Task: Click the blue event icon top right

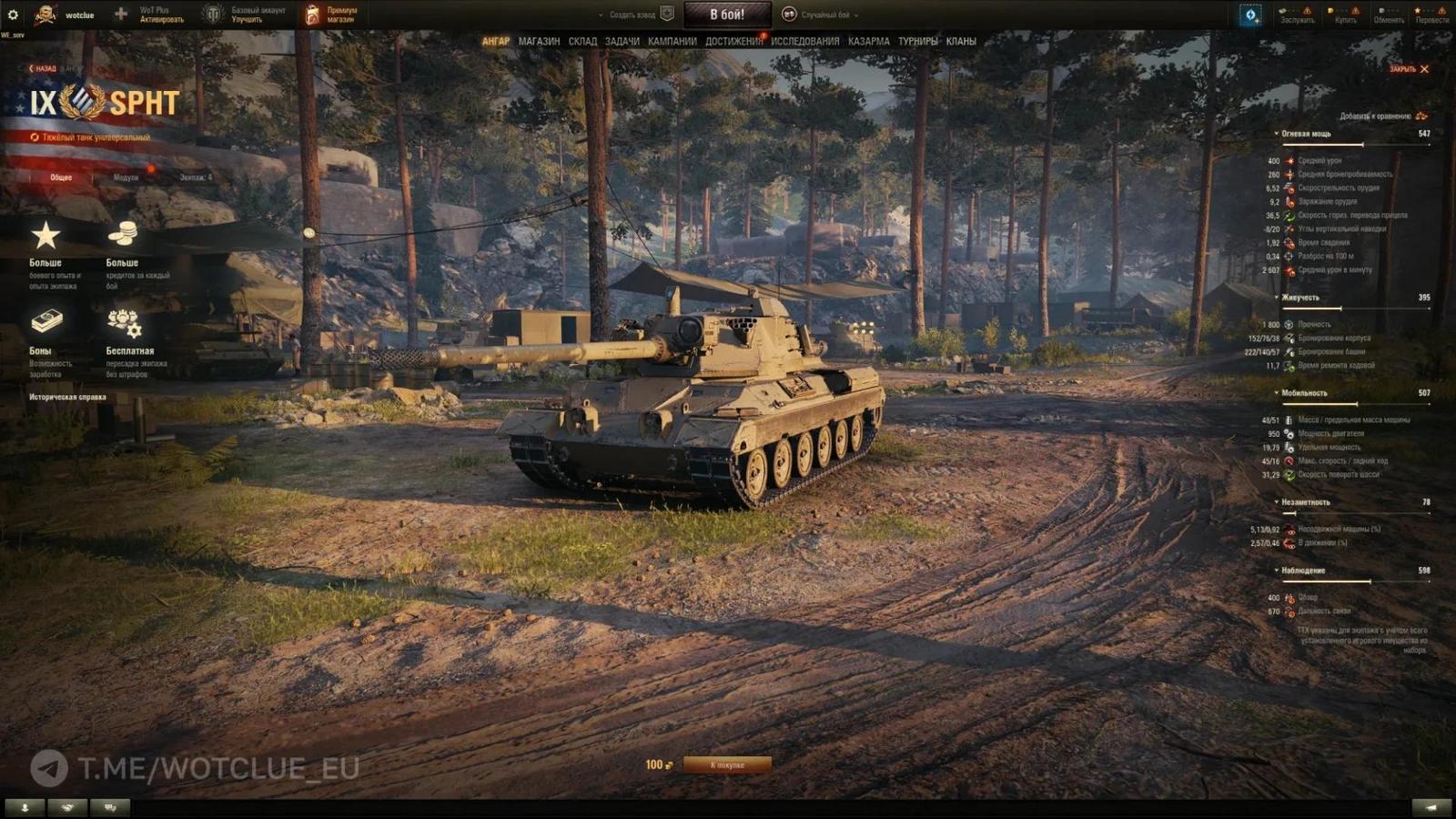Action: (x=1252, y=15)
